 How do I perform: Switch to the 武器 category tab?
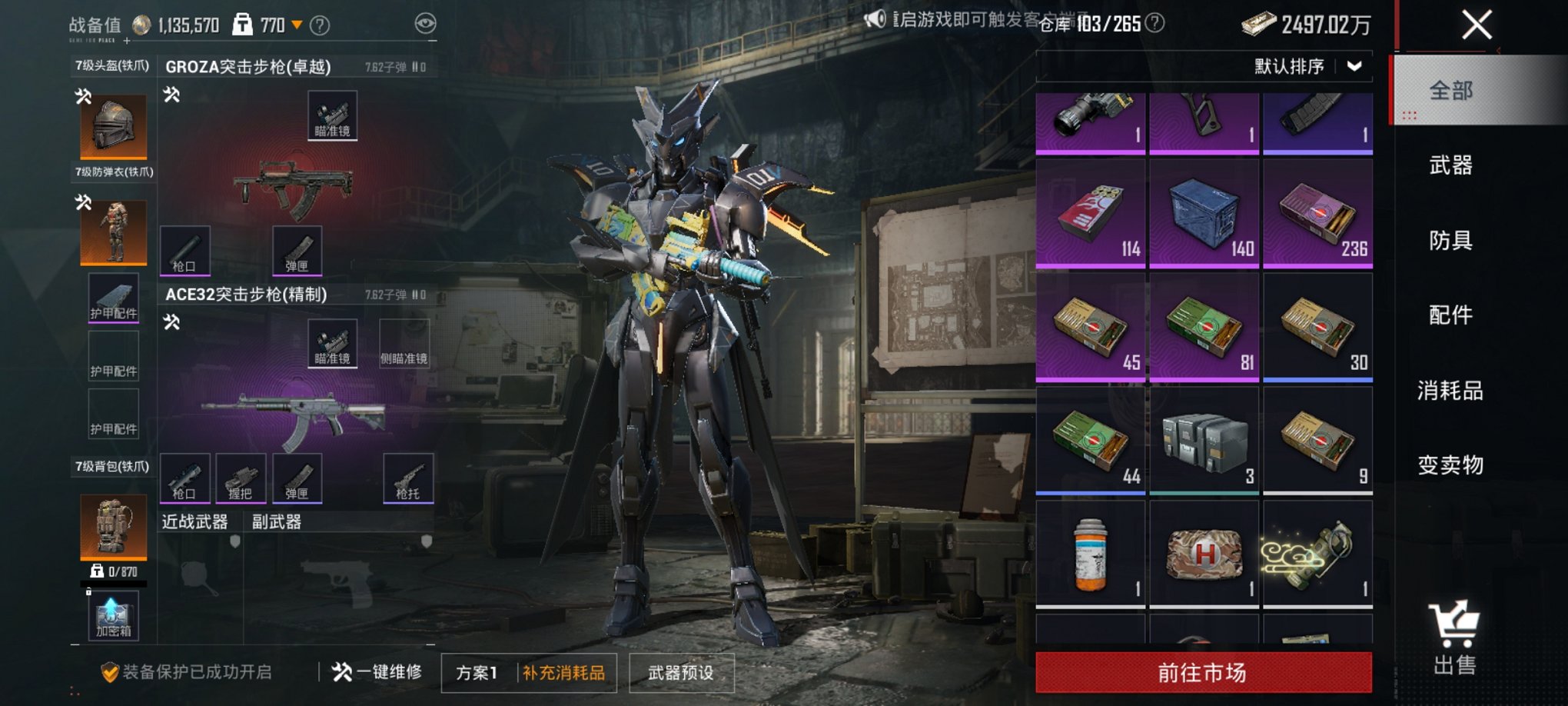(1450, 165)
